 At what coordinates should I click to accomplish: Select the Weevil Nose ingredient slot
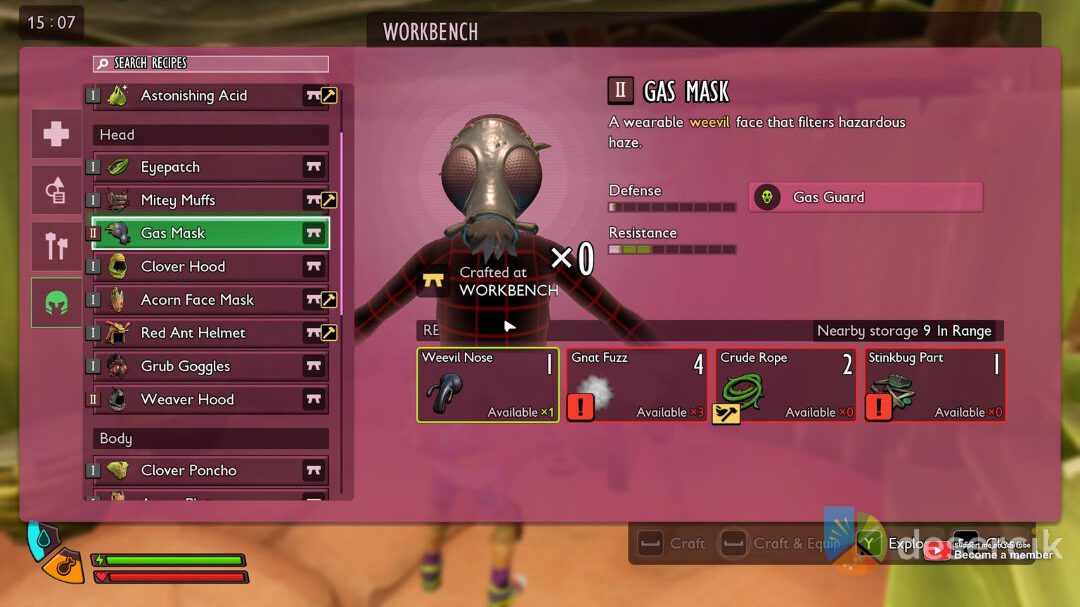point(488,385)
